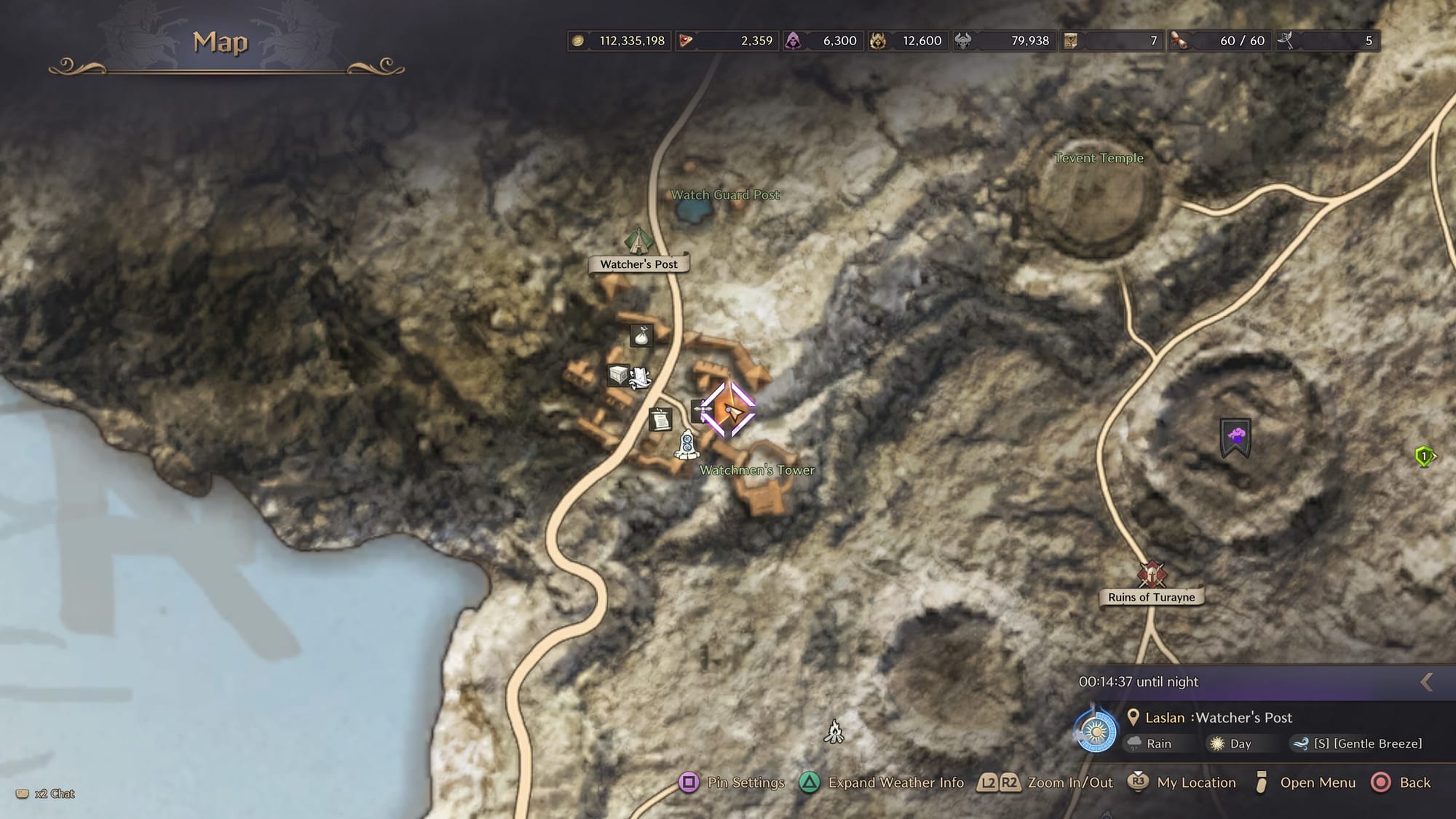Viewport: 1456px width, 819px height.
Task: Choose Expand Weather Info
Action: point(882,783)
